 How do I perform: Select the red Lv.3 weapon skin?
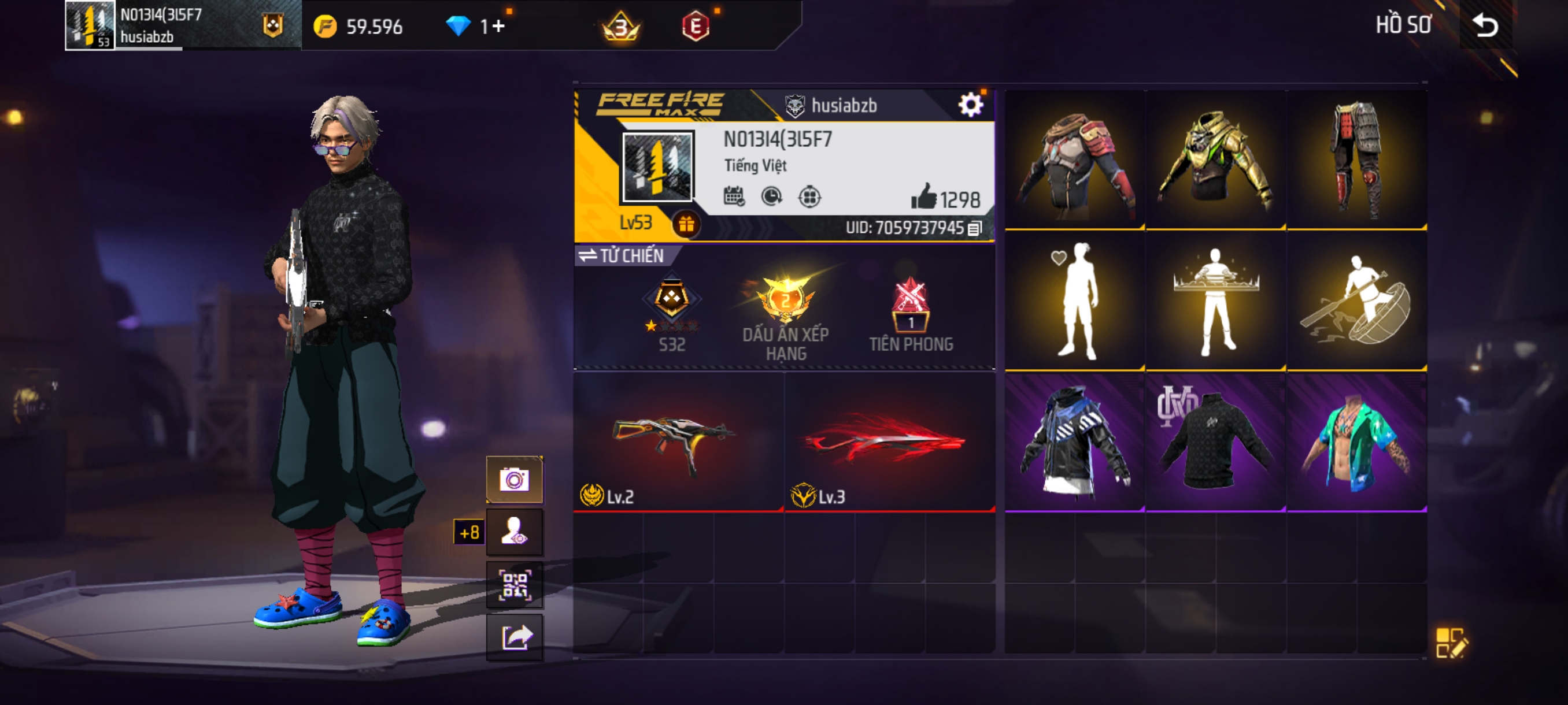click(889, 442)
